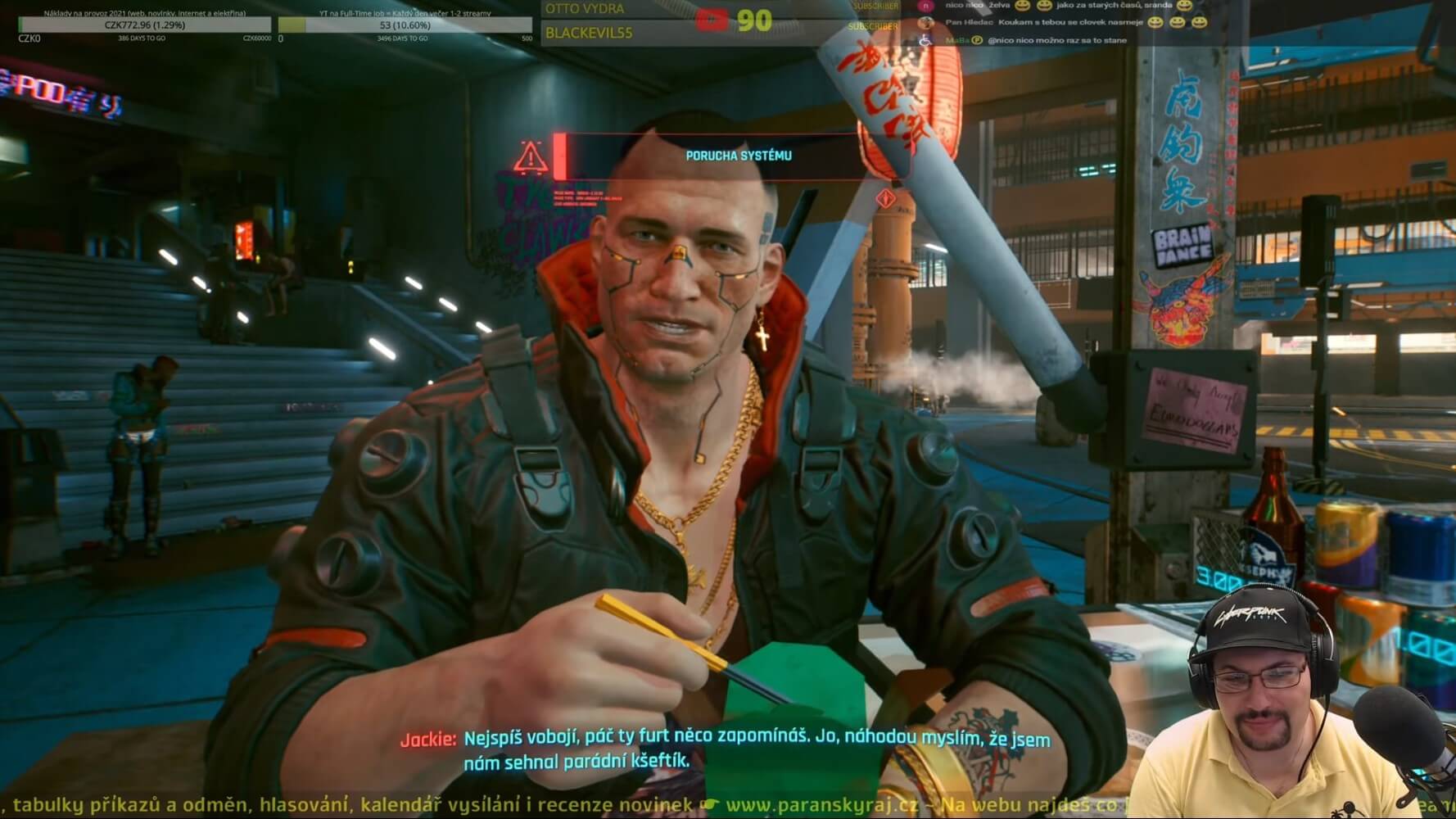Select the red warning triangle icon
Screen dimensions: 1456x819
click(531, 157)
